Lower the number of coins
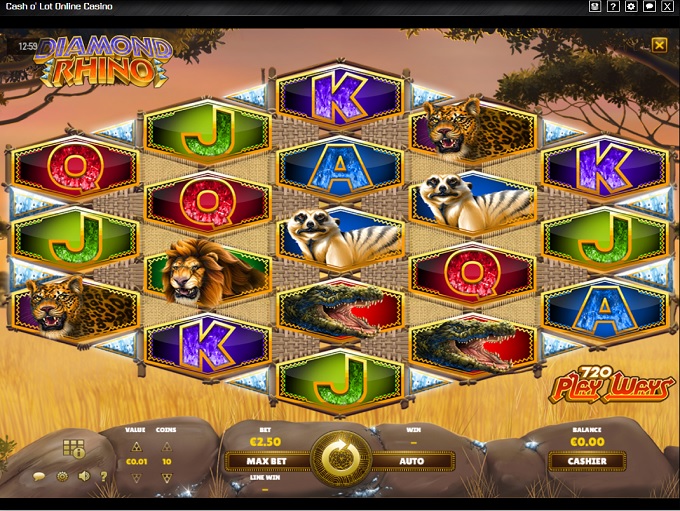Image resolution: width=680 pixels, height=511 pixels. point(167,478)
